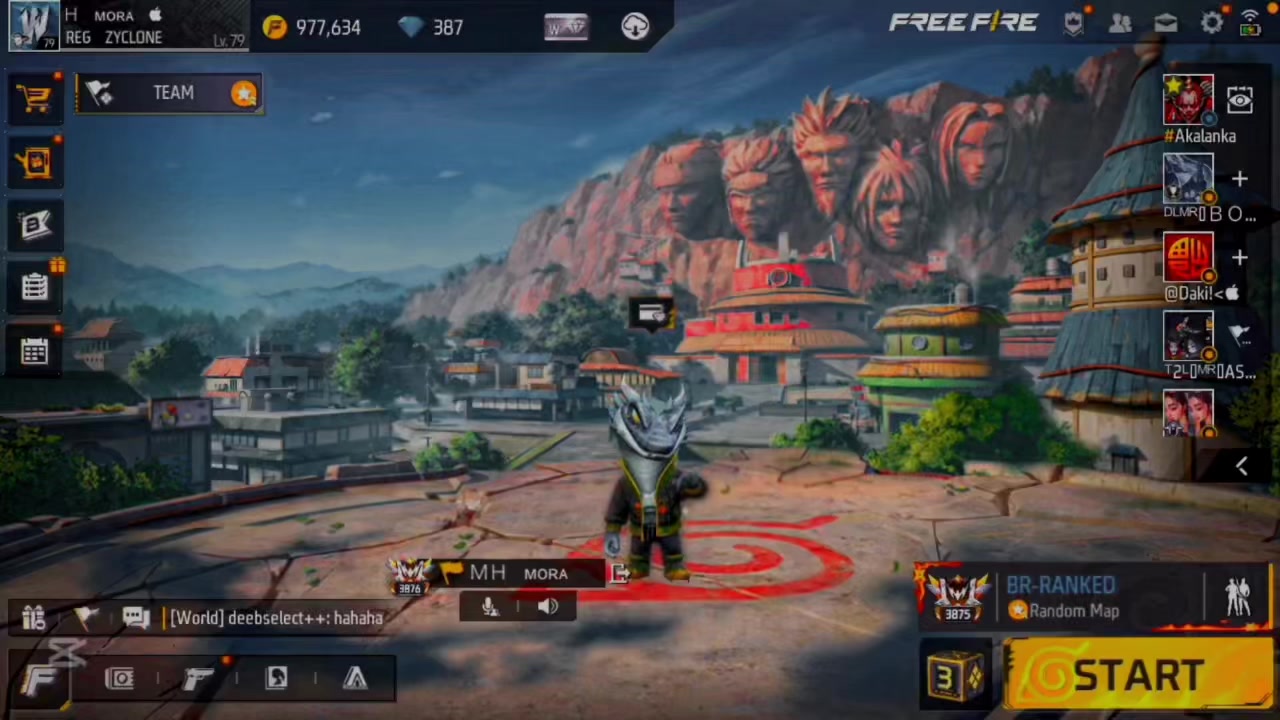Click the download cloud icon
The image size is (1280, 720).
point(635,27)
